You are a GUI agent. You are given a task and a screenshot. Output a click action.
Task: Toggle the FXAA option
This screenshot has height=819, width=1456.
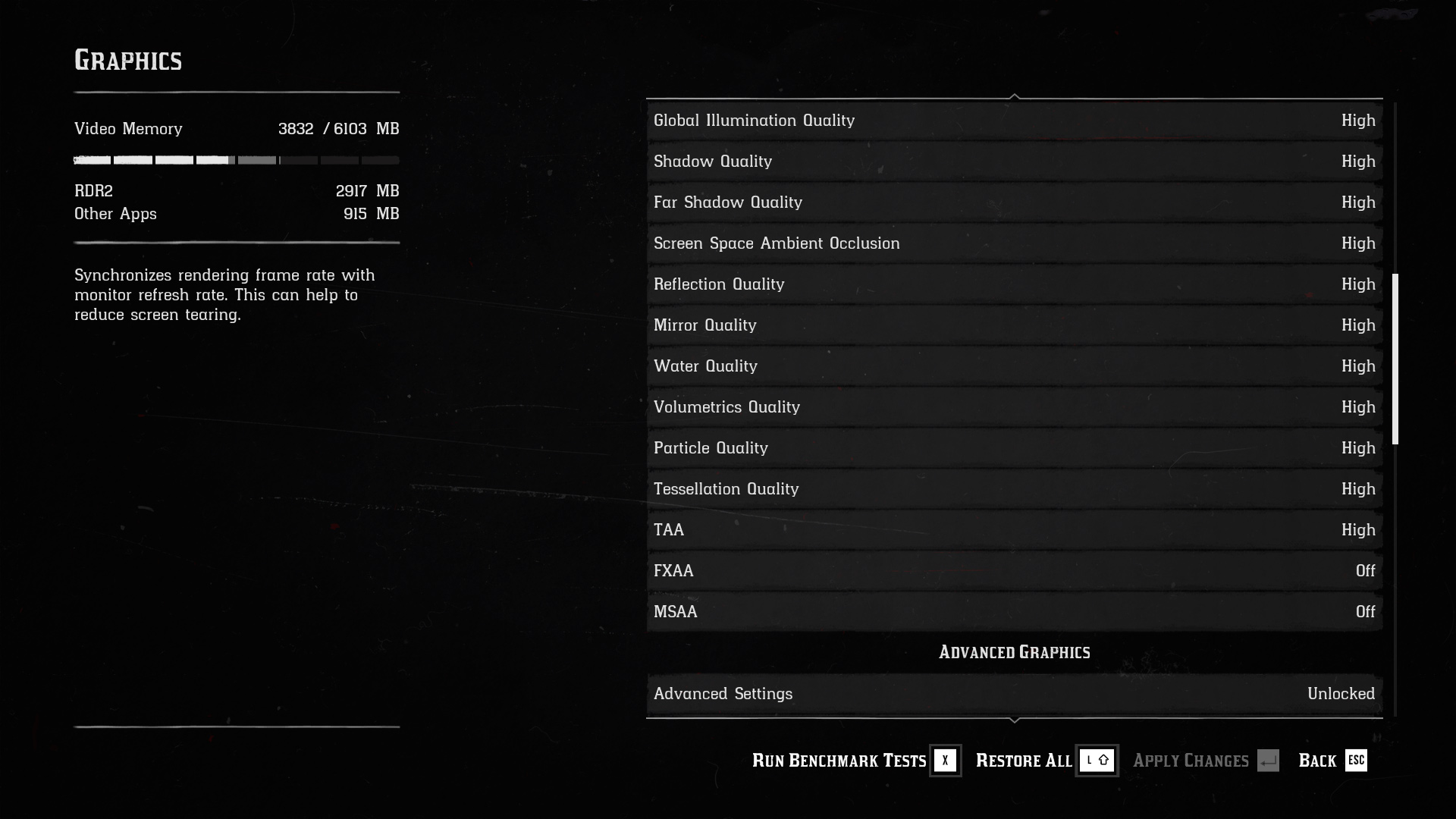coord(1014,571)
